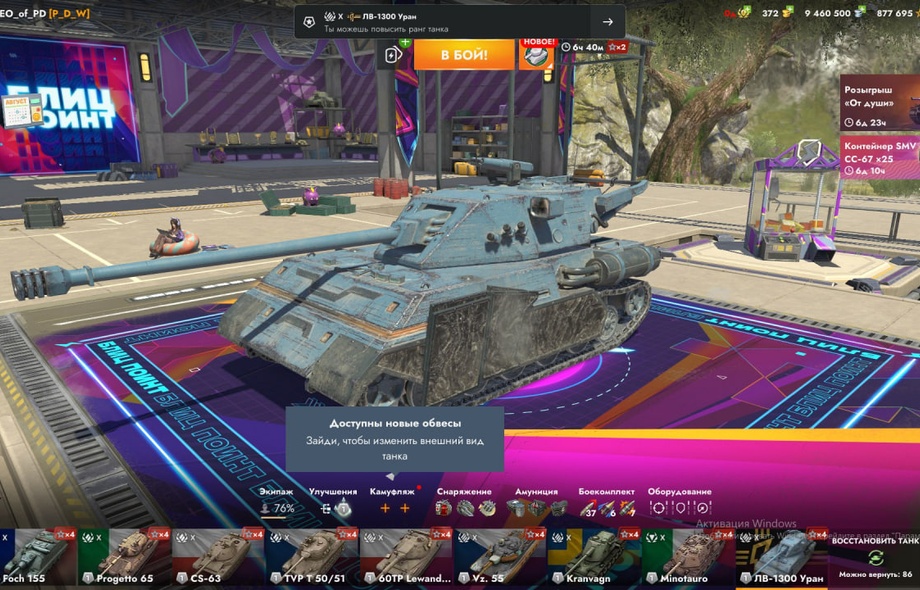Open the ЛВ-1300 Уран rank notification arrow
The image size is (920, 590).
[607, 22]
